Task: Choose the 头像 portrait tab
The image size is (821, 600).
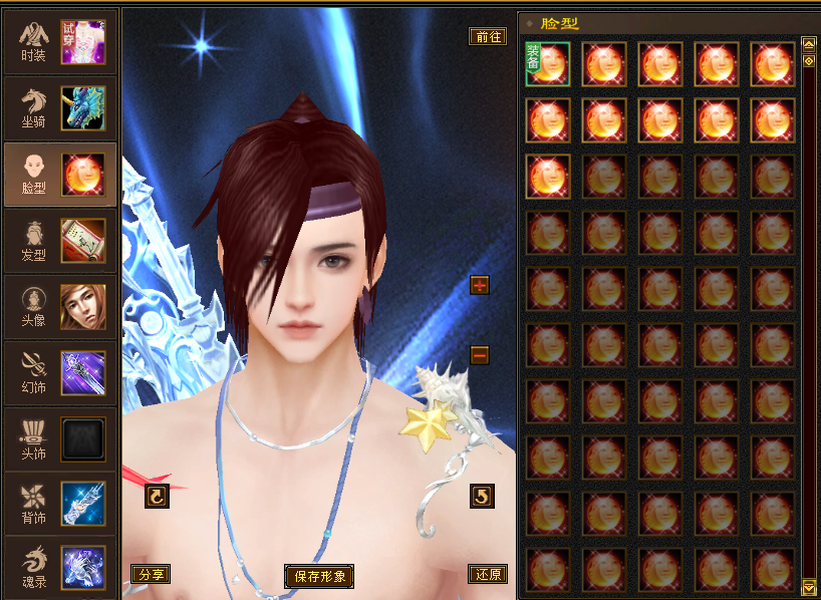Action: [x=59, y=306]
